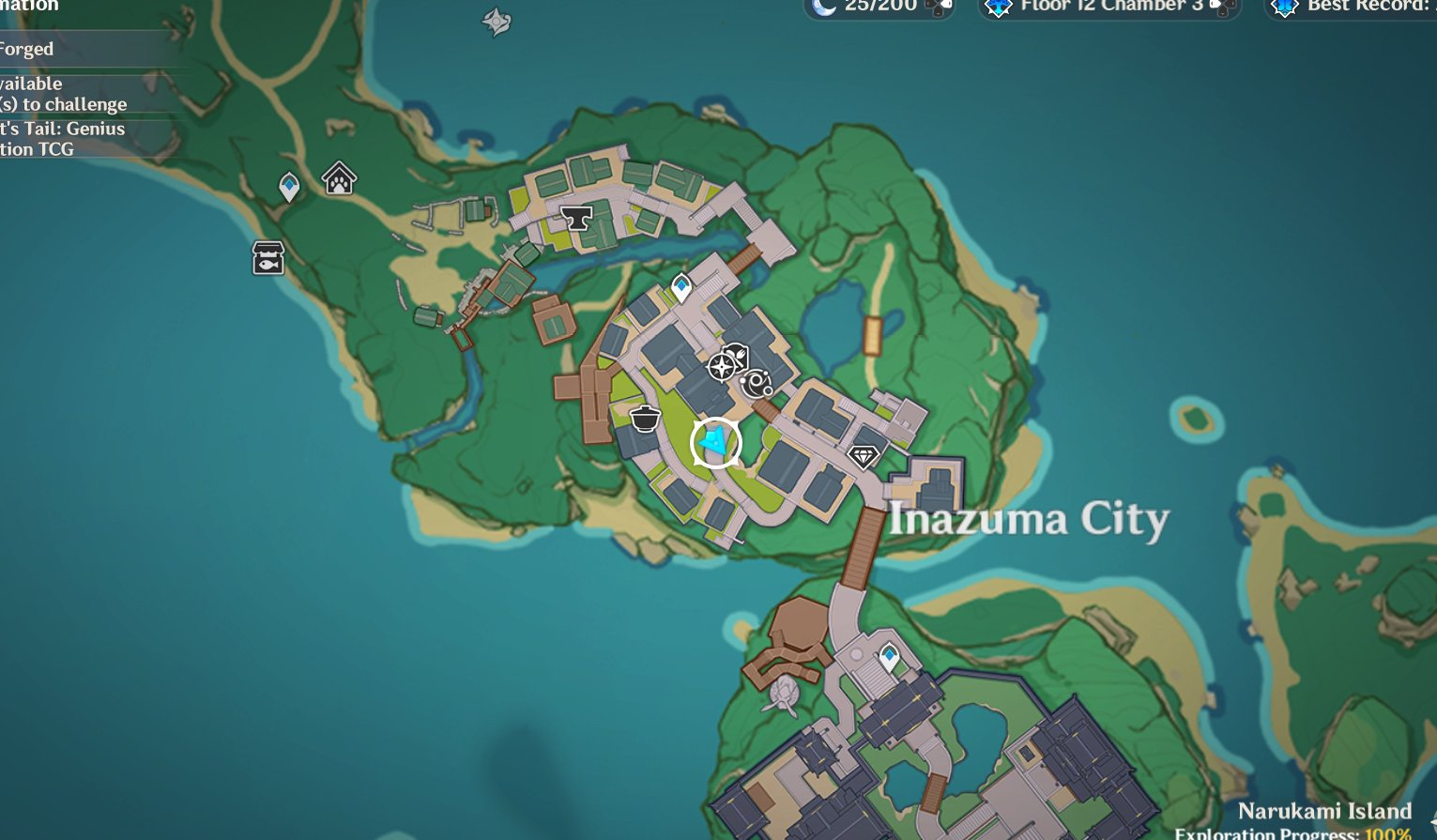Viewport: 1437px width, 840px height.
Task: Click the teleport waypoint west of Cat's Tail
Action: click(288, 188)
